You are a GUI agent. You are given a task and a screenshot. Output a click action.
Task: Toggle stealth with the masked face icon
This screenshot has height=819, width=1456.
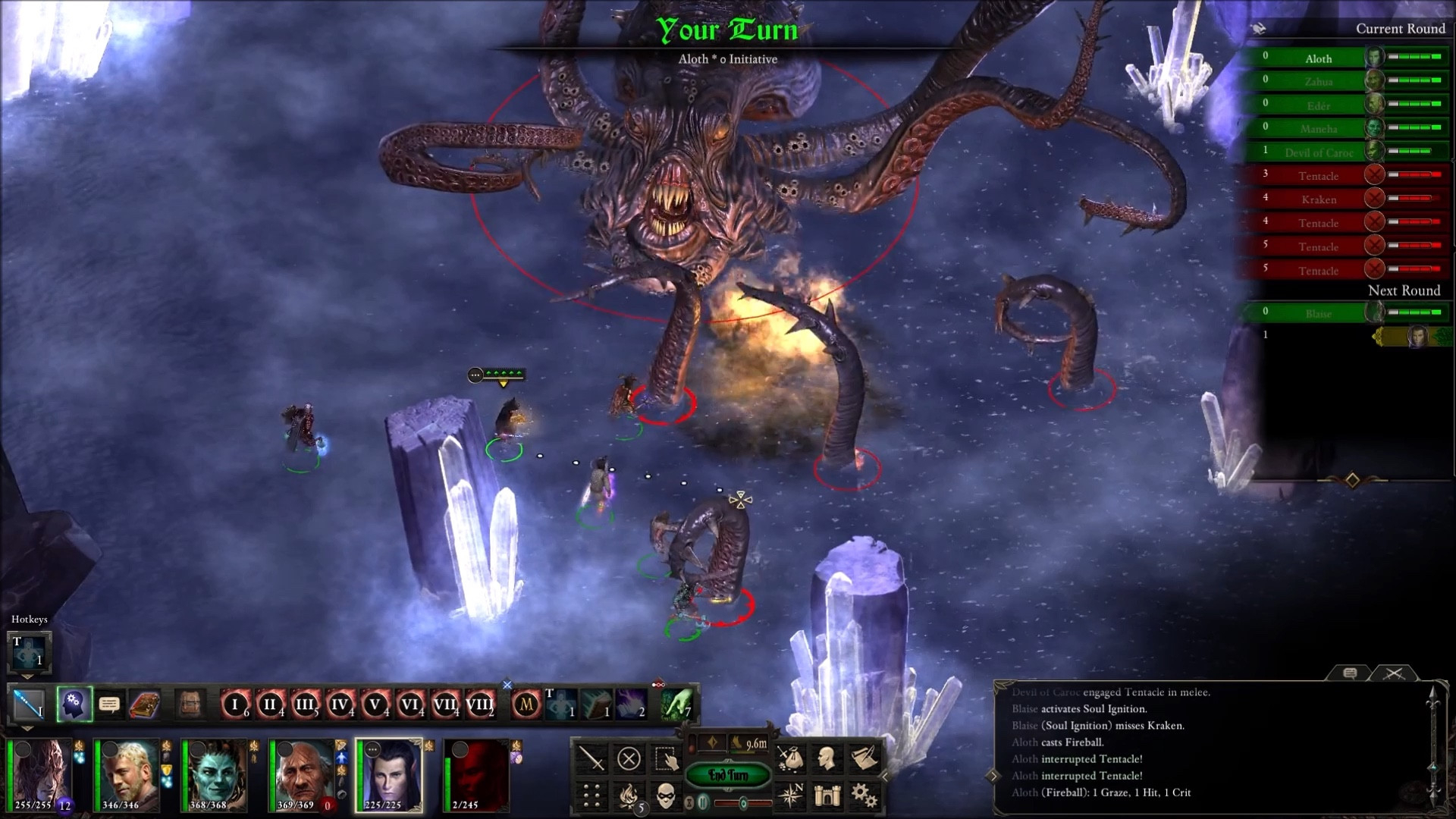tap(667, 795)
